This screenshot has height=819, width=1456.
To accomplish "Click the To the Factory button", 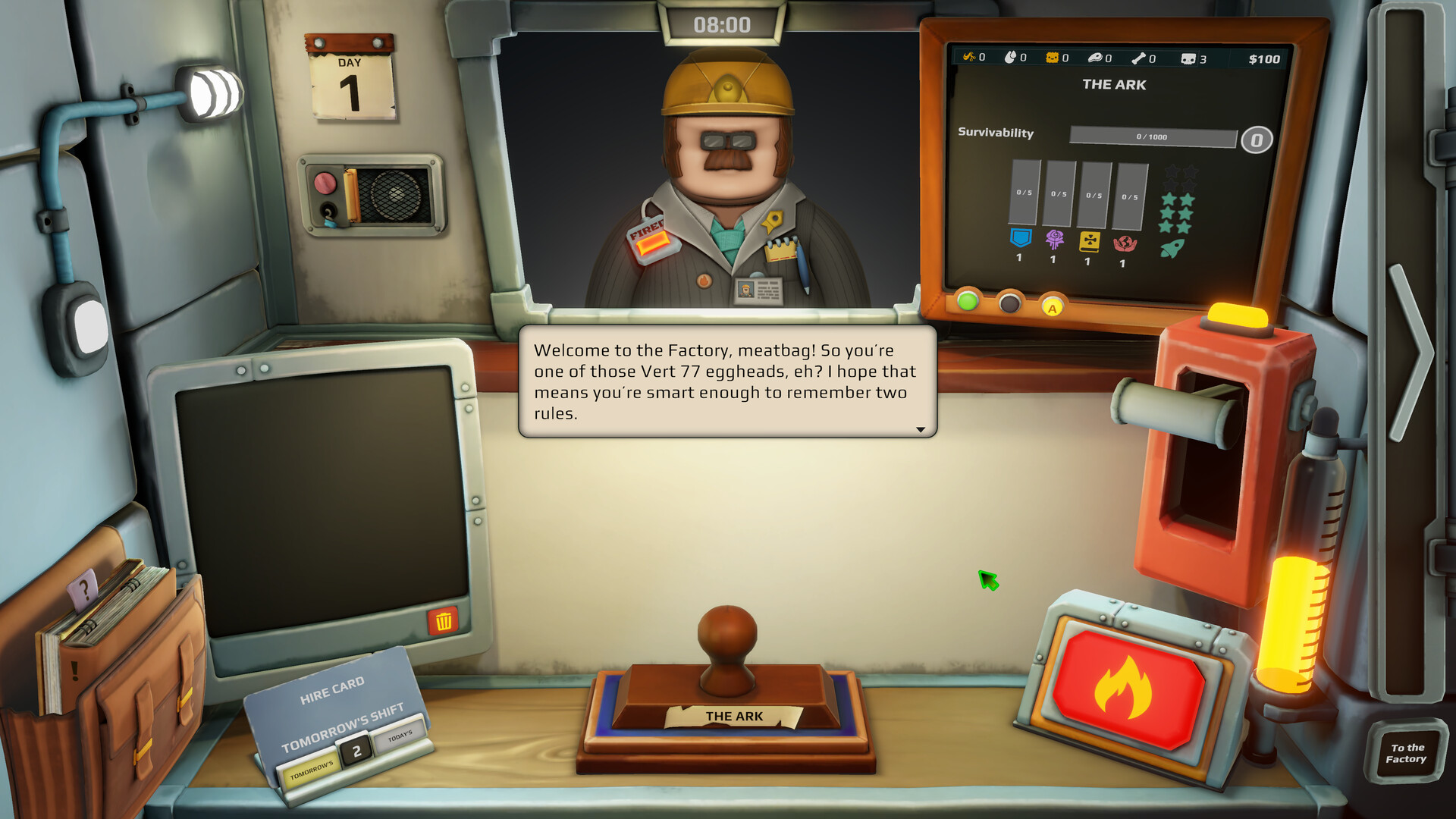I will pos(1407,752).
